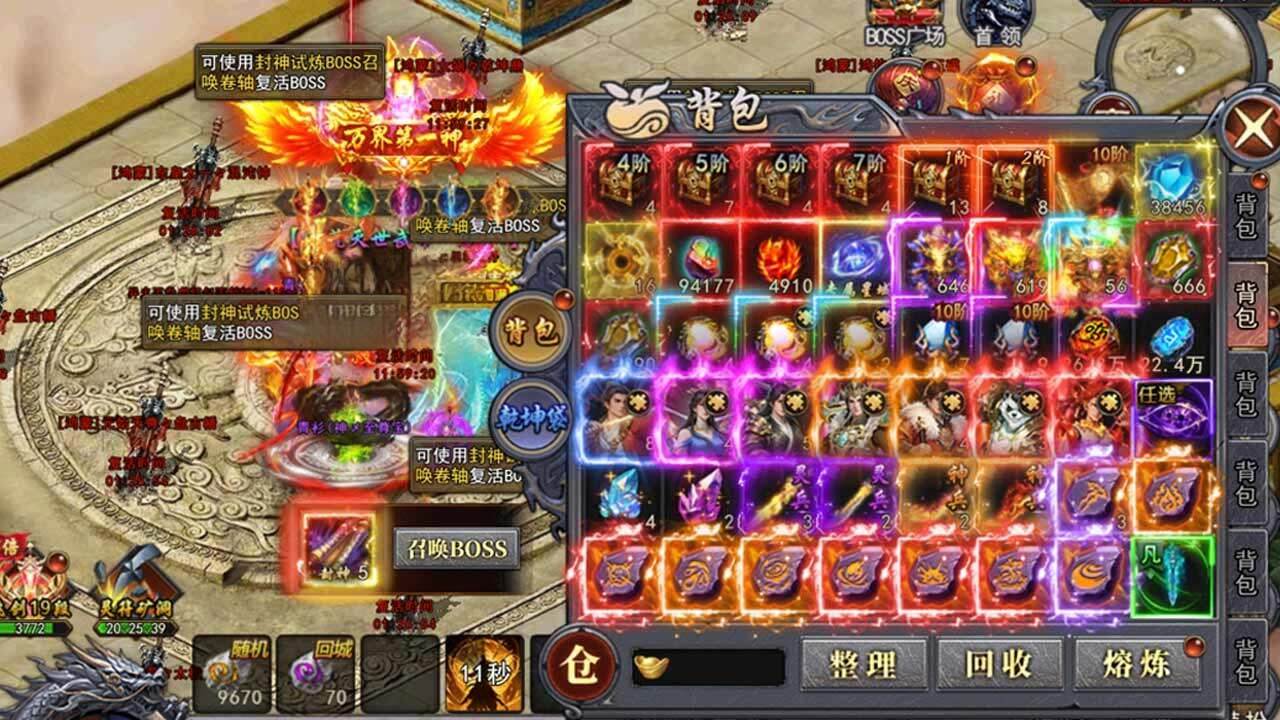Screen dimensions: 1280x720
Task: Select the round 背包 tab button
Action: pyautogui.click(x=531, y=331)
